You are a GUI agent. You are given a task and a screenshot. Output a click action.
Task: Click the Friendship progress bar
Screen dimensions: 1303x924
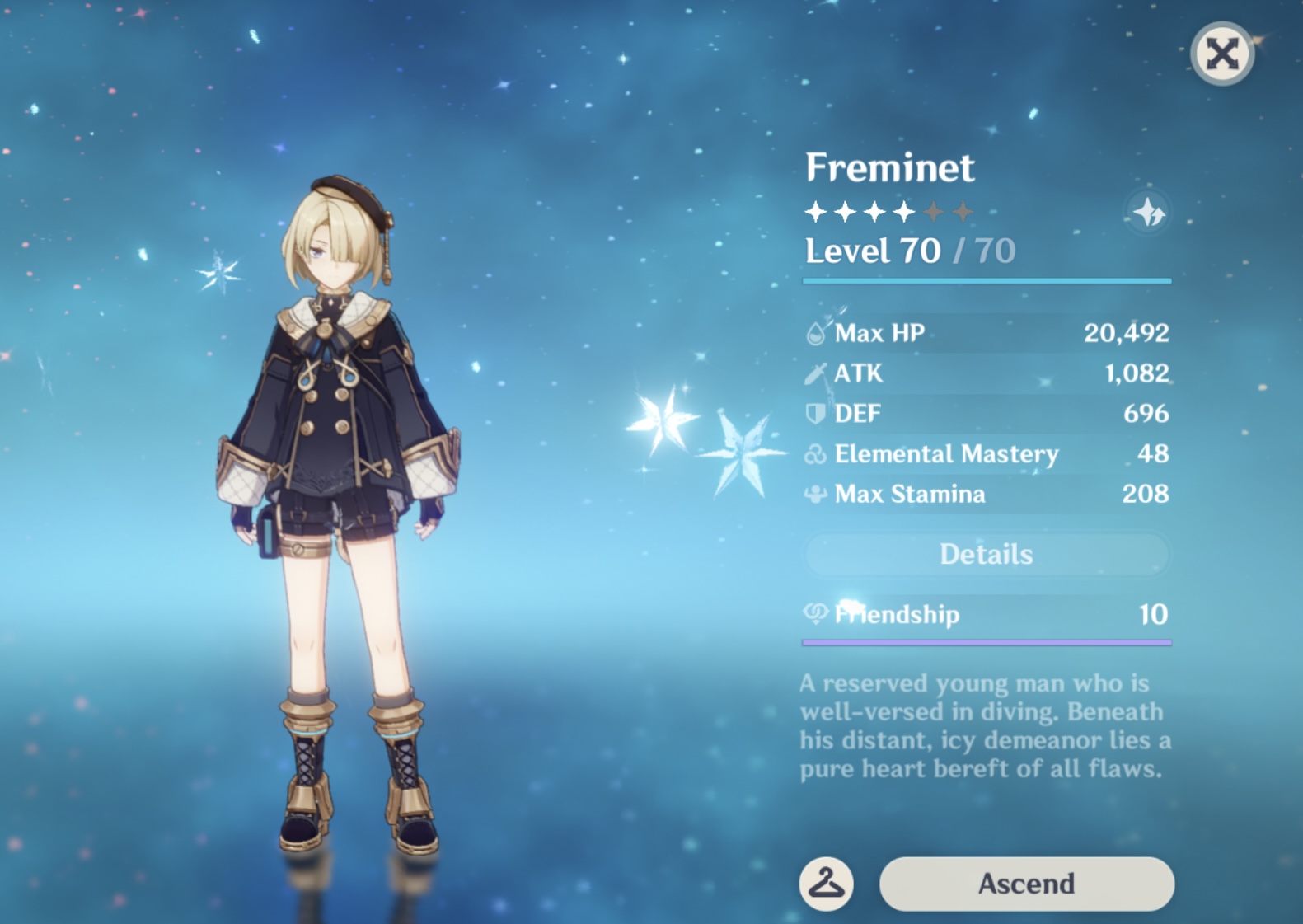(x=986, y=641)
